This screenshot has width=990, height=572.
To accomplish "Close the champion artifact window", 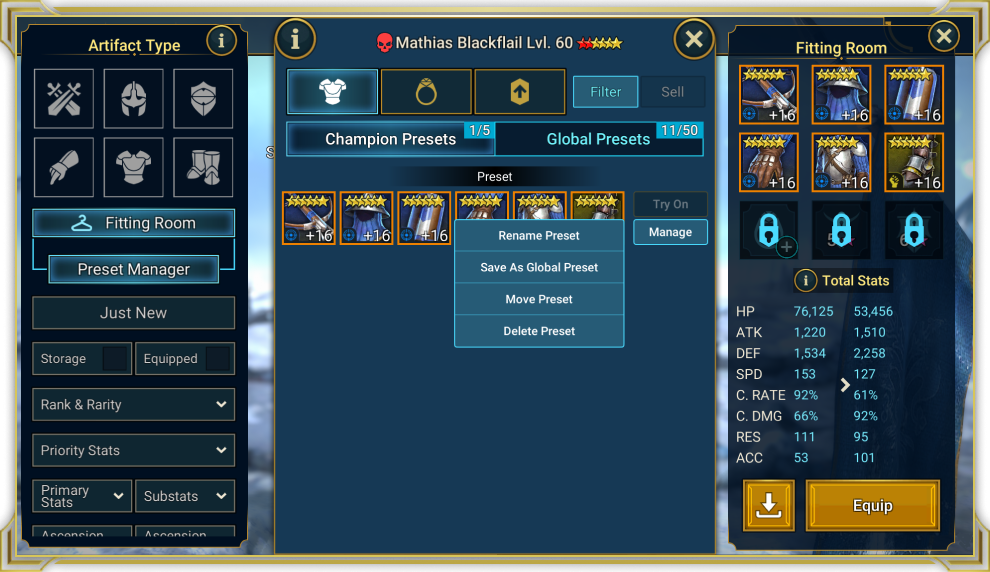I will (694, 40).
